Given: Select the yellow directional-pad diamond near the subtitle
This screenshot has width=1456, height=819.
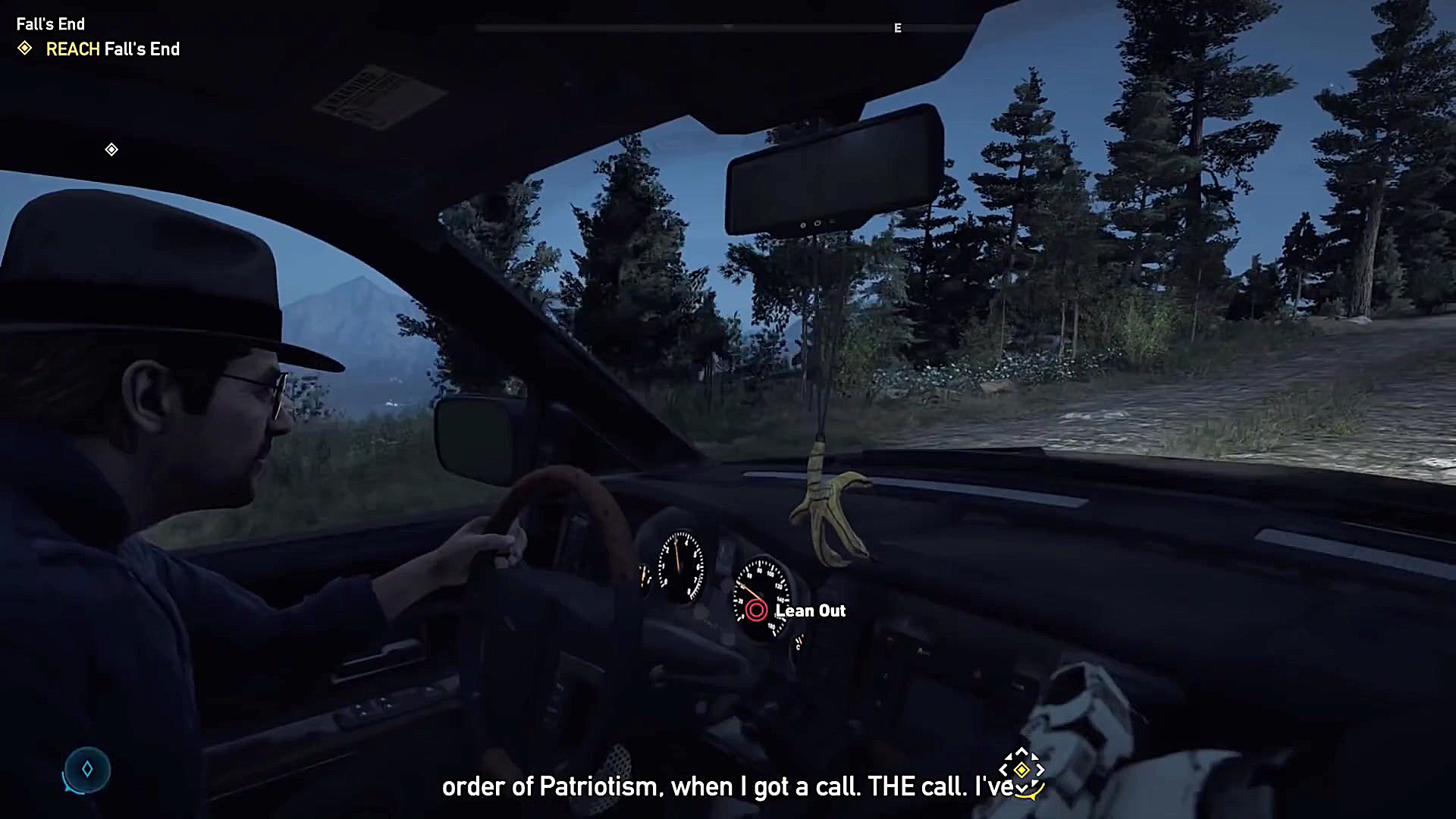Looking at the screenshot, I should 1021,769.
